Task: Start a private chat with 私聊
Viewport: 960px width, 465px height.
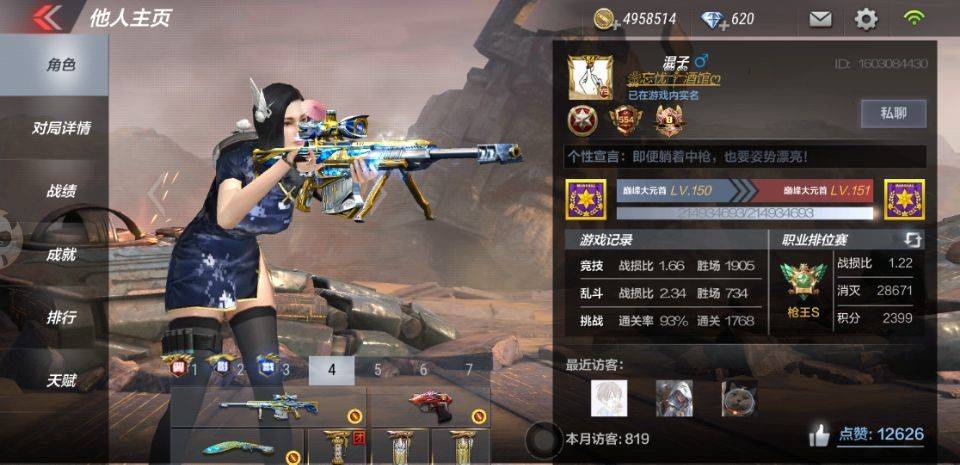Action: click(893, 113)
